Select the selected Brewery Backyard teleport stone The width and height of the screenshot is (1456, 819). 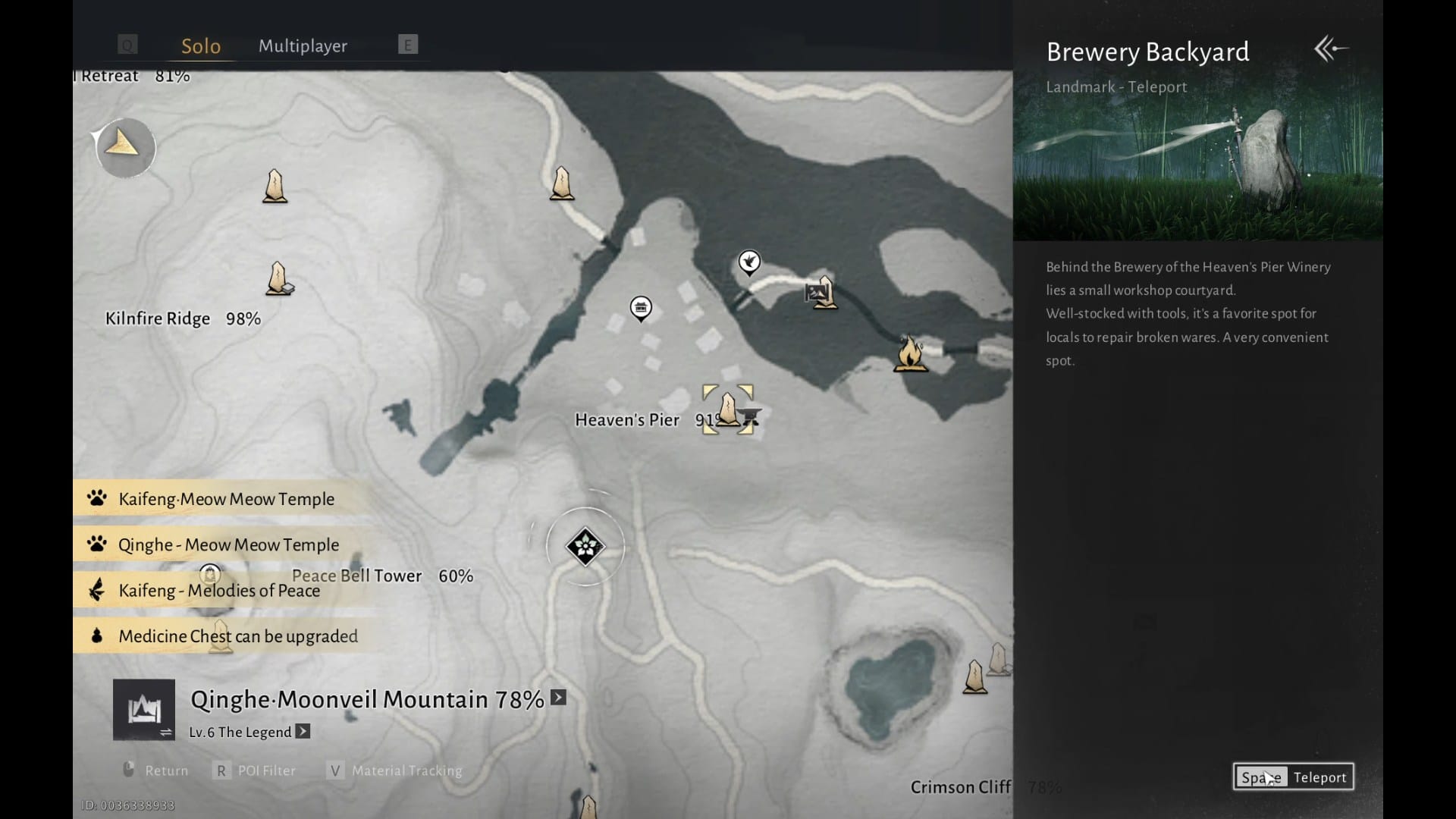(728, 409)
